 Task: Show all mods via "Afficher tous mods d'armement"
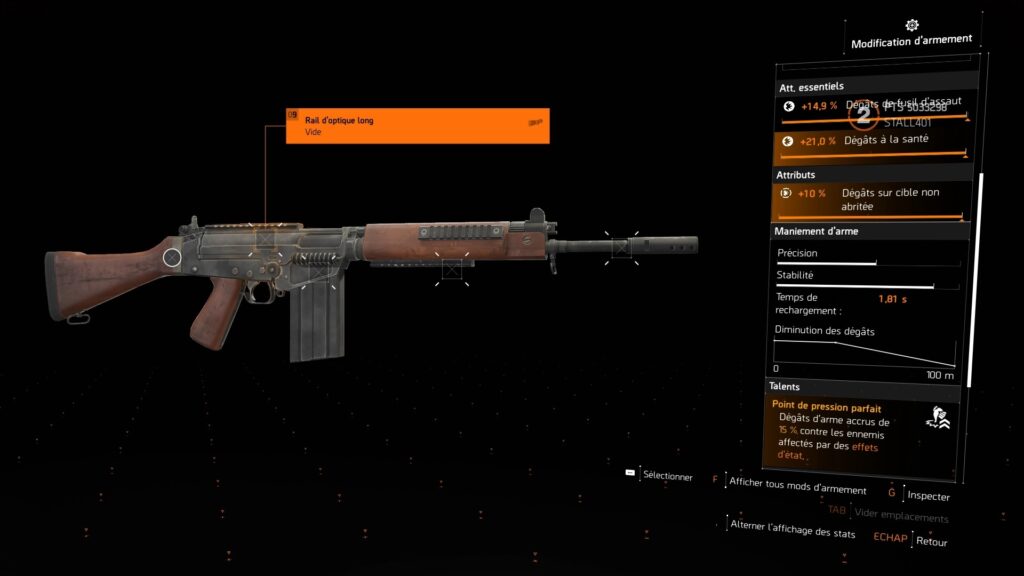[x=797, y=489]
